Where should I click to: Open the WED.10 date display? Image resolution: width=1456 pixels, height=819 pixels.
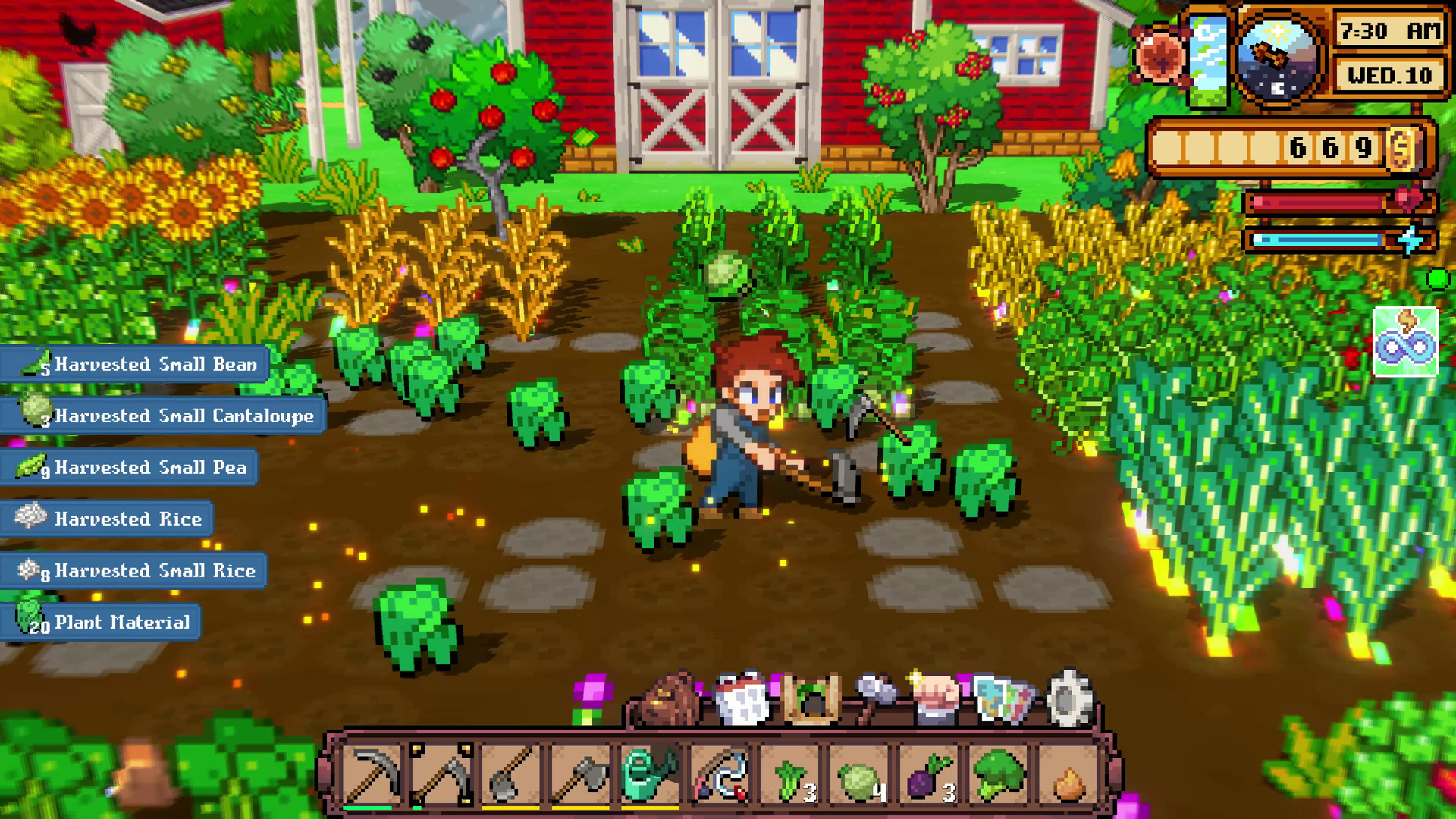coord(1389,76)
